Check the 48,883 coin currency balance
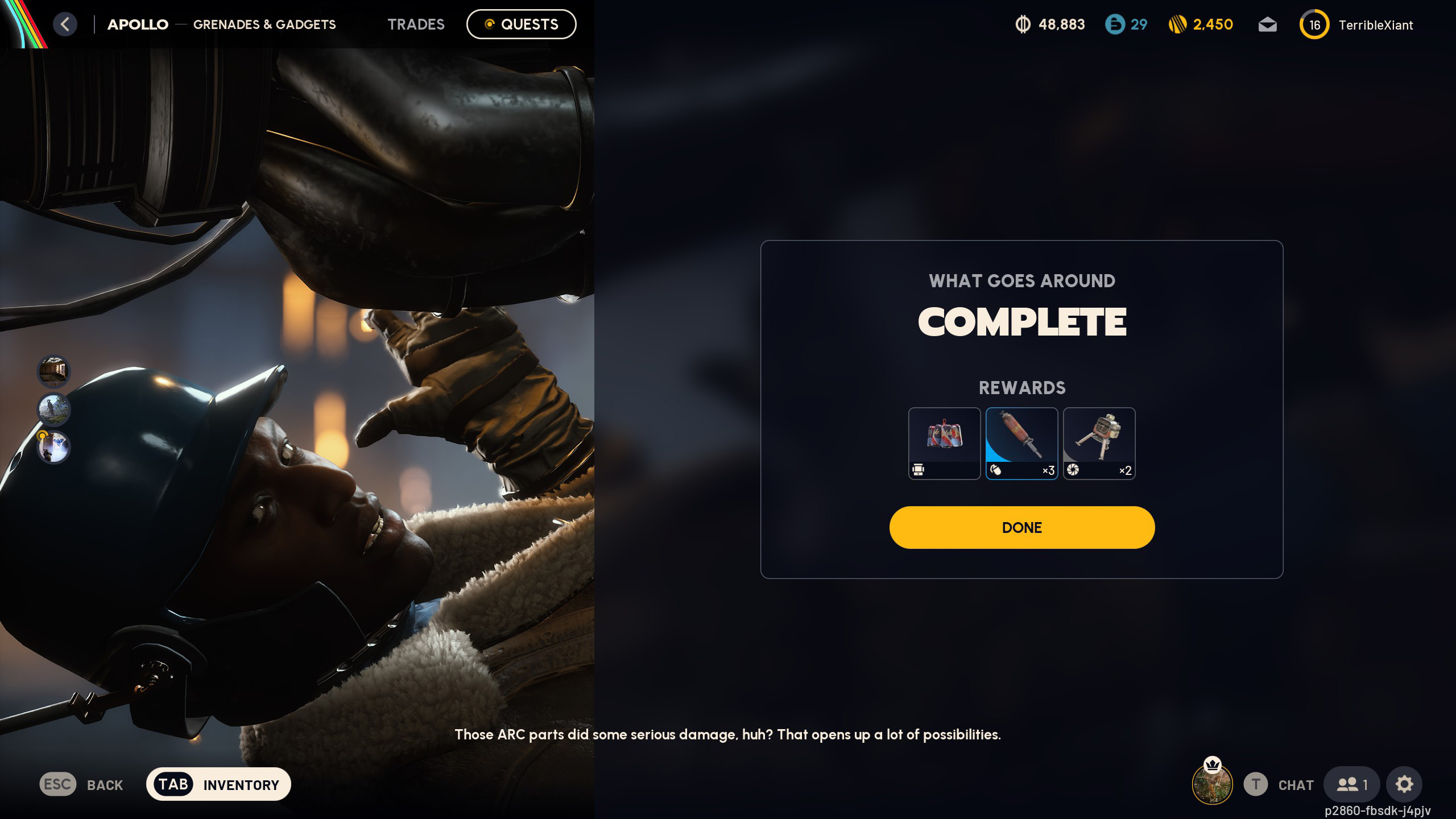 [1050, 24]
